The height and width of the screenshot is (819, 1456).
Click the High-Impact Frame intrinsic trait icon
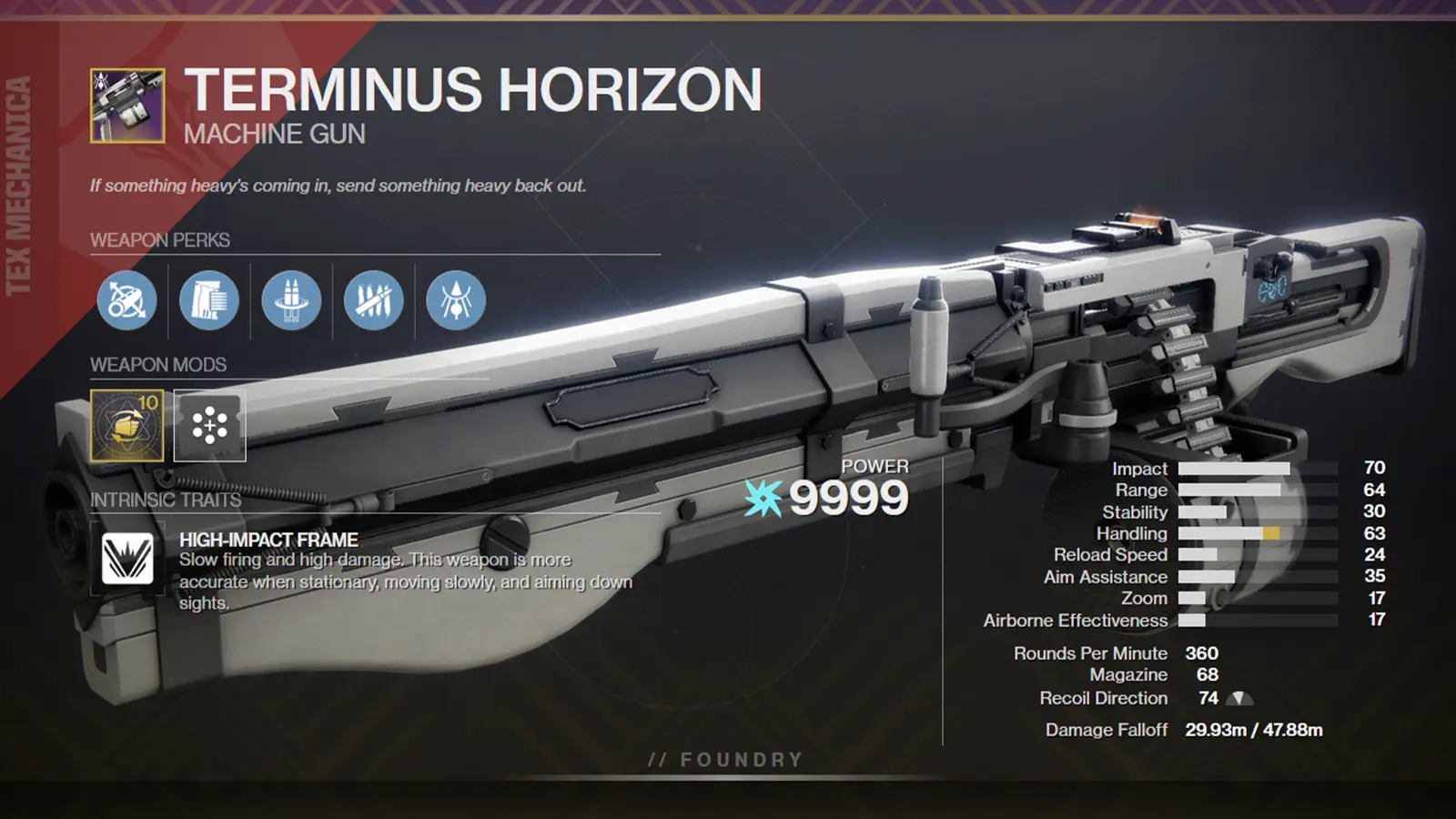tap(130, 561)
